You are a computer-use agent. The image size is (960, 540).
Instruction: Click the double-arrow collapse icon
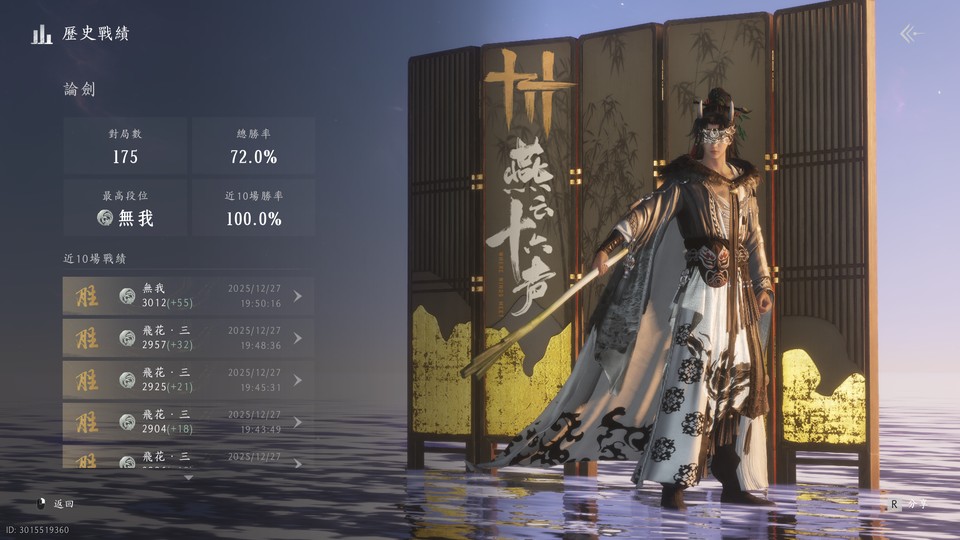pyautogui.click(x=908, y=34)
